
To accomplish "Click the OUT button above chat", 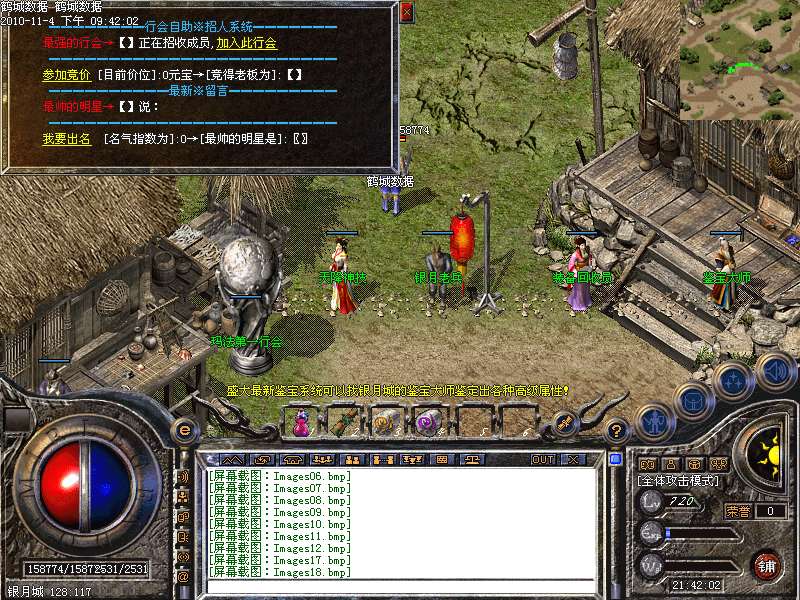I will click(x=542, y=459).
